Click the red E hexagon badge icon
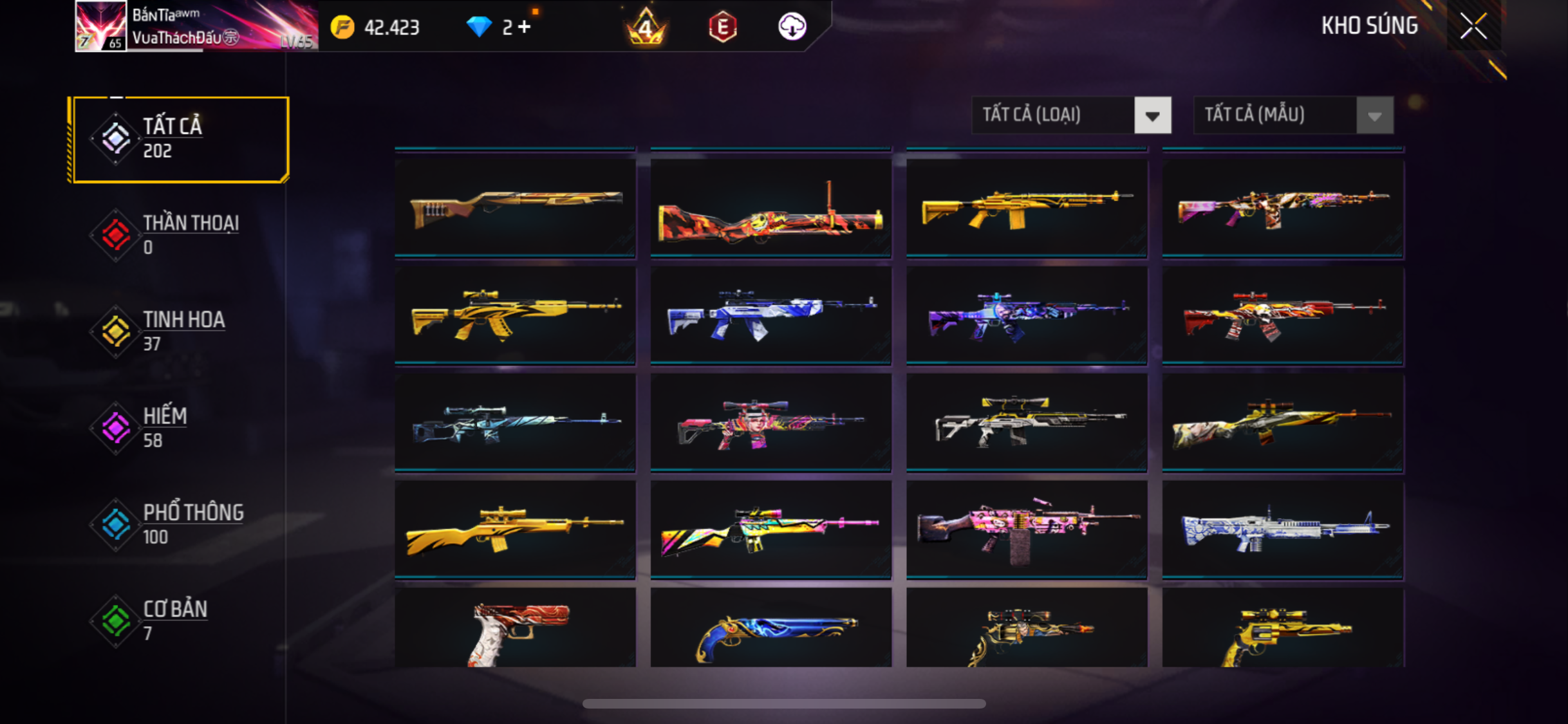The image size is (1568, 724). [x=722, y=27]
